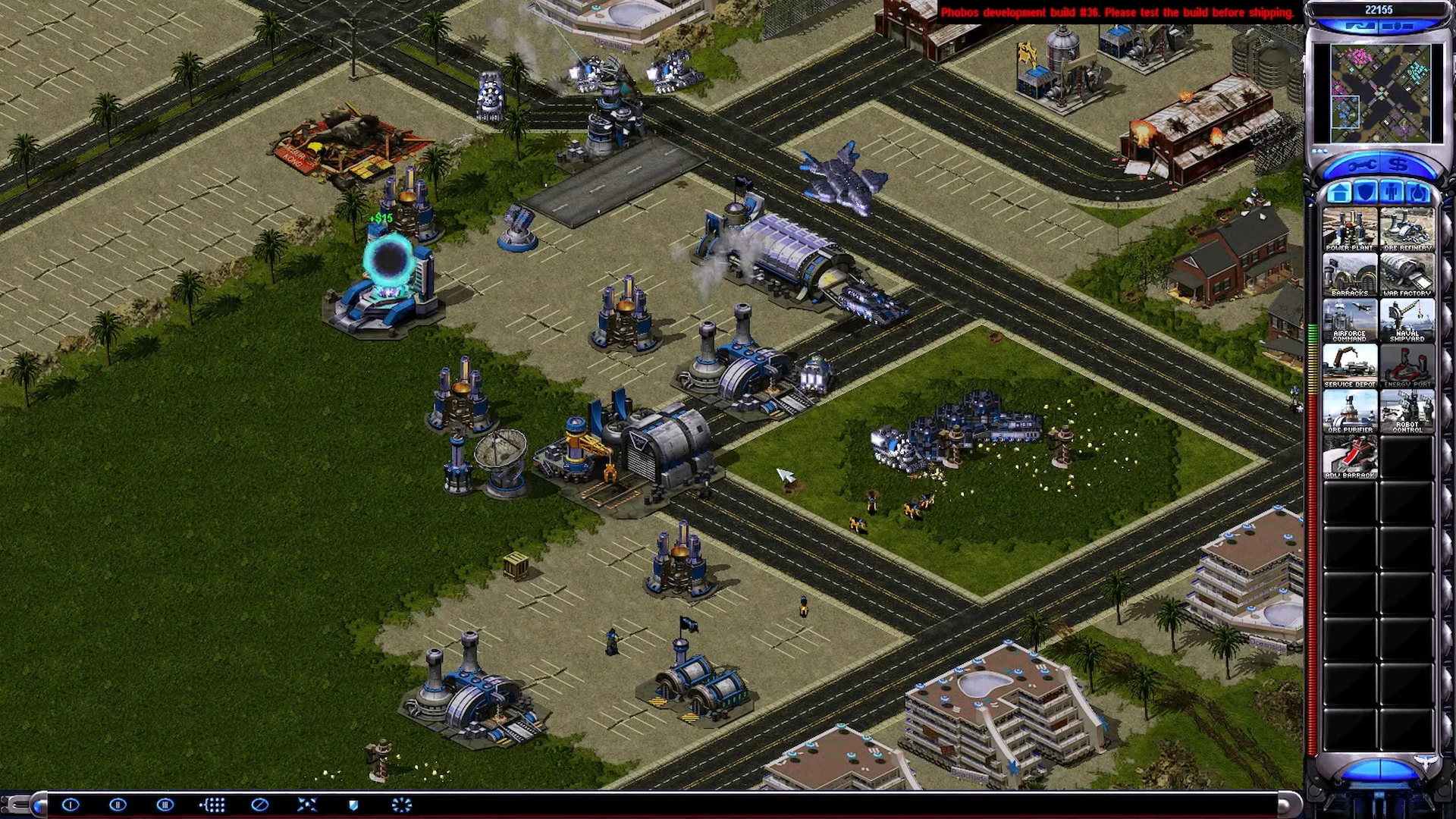Open the shield defenses tab

coord(1365,193)
